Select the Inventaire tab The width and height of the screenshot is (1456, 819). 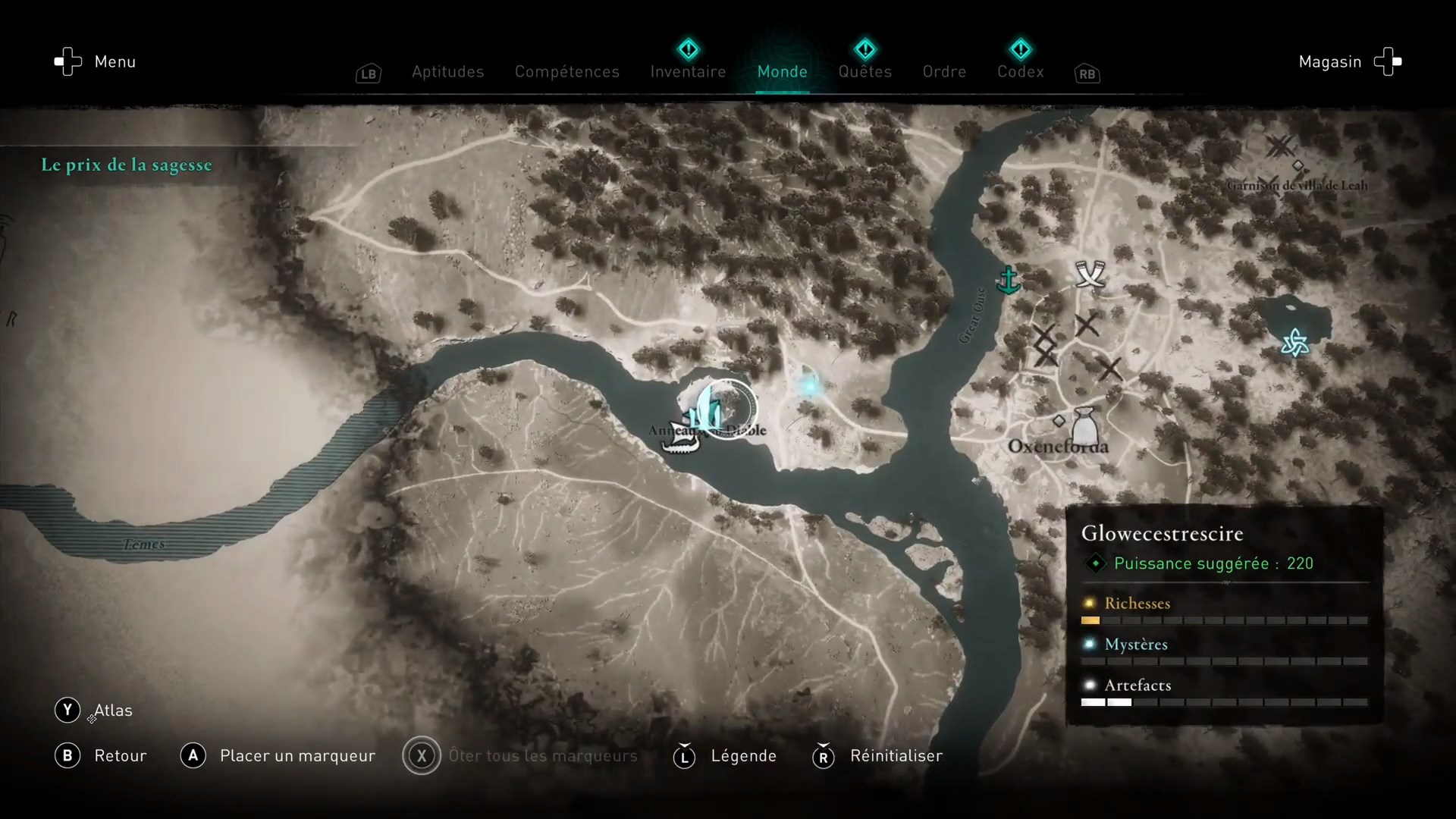click(688, 72)
